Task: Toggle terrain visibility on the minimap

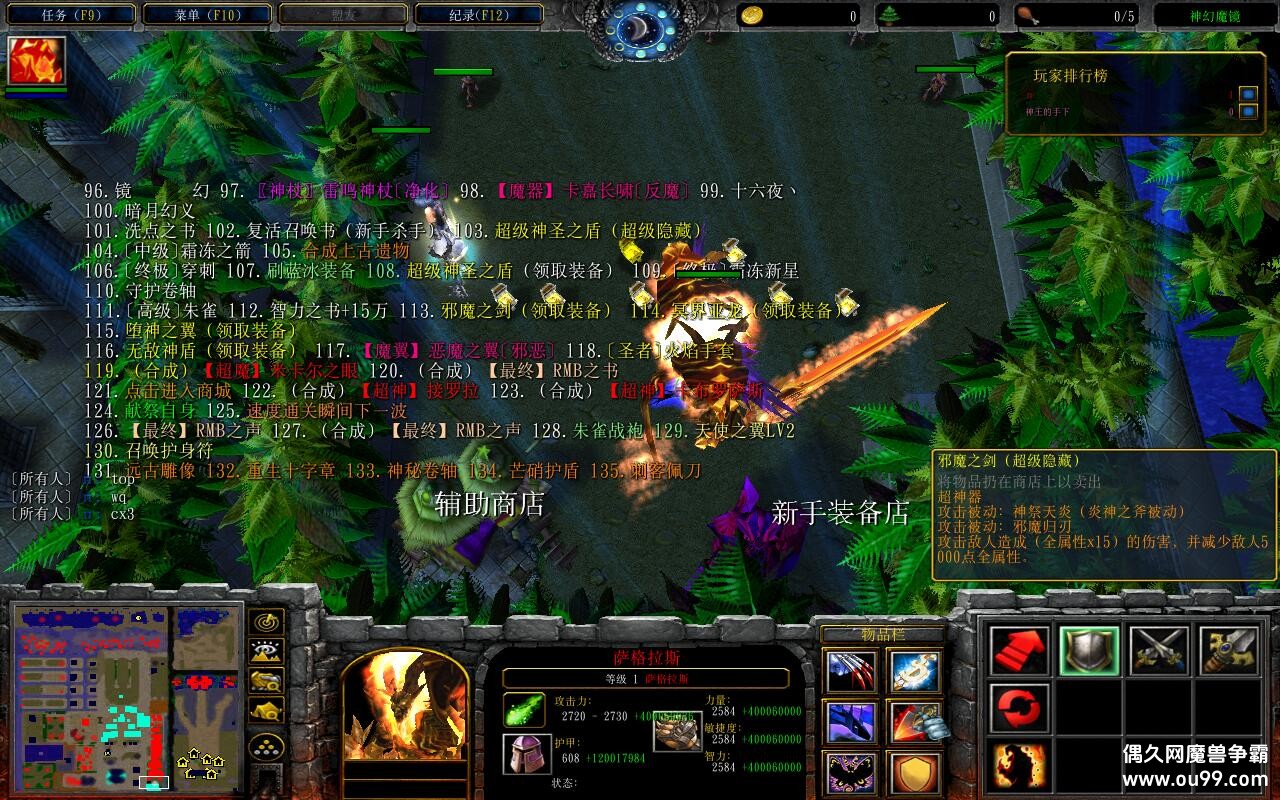Action: click(x=266, y=650)
